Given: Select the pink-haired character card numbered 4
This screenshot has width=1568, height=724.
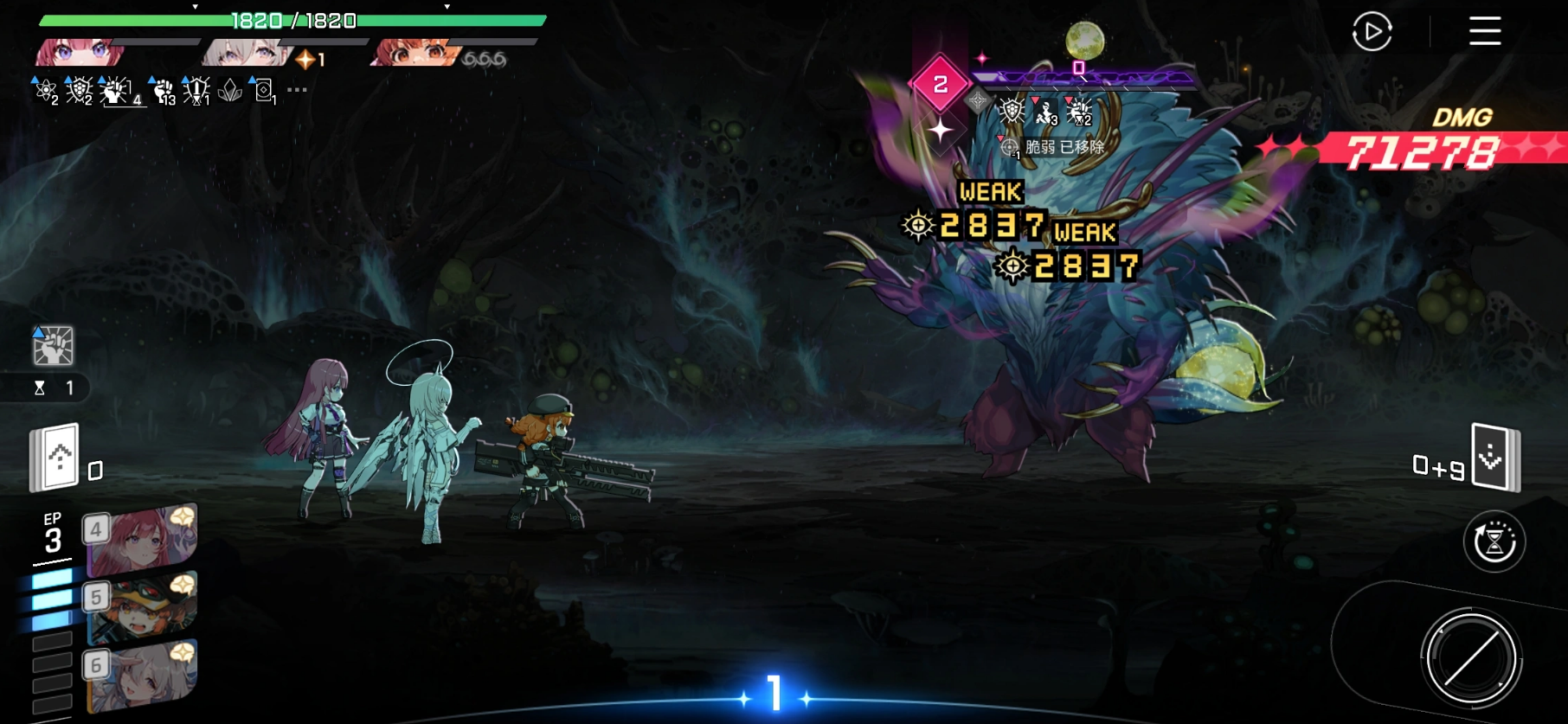Looking at the screenshot, I should 141,540.
